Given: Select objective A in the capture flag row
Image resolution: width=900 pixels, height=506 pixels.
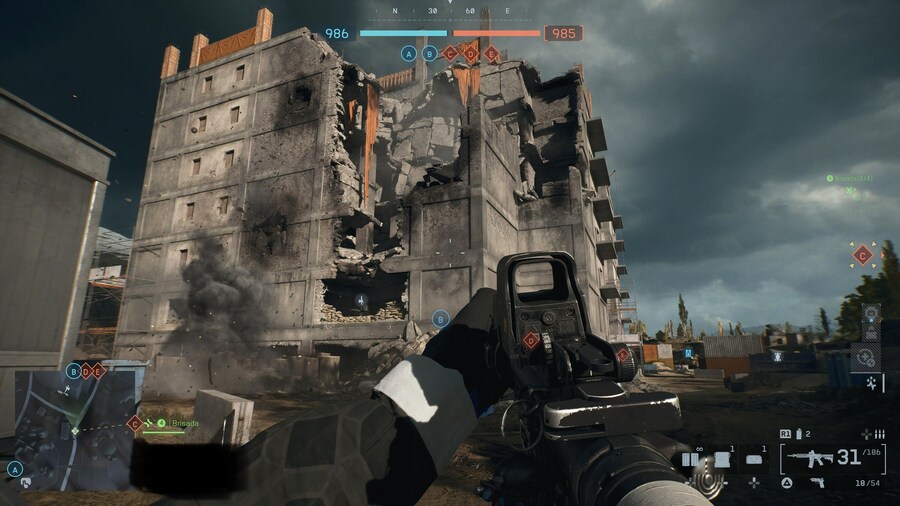Looking at the screenshot, I should point(408,53).
